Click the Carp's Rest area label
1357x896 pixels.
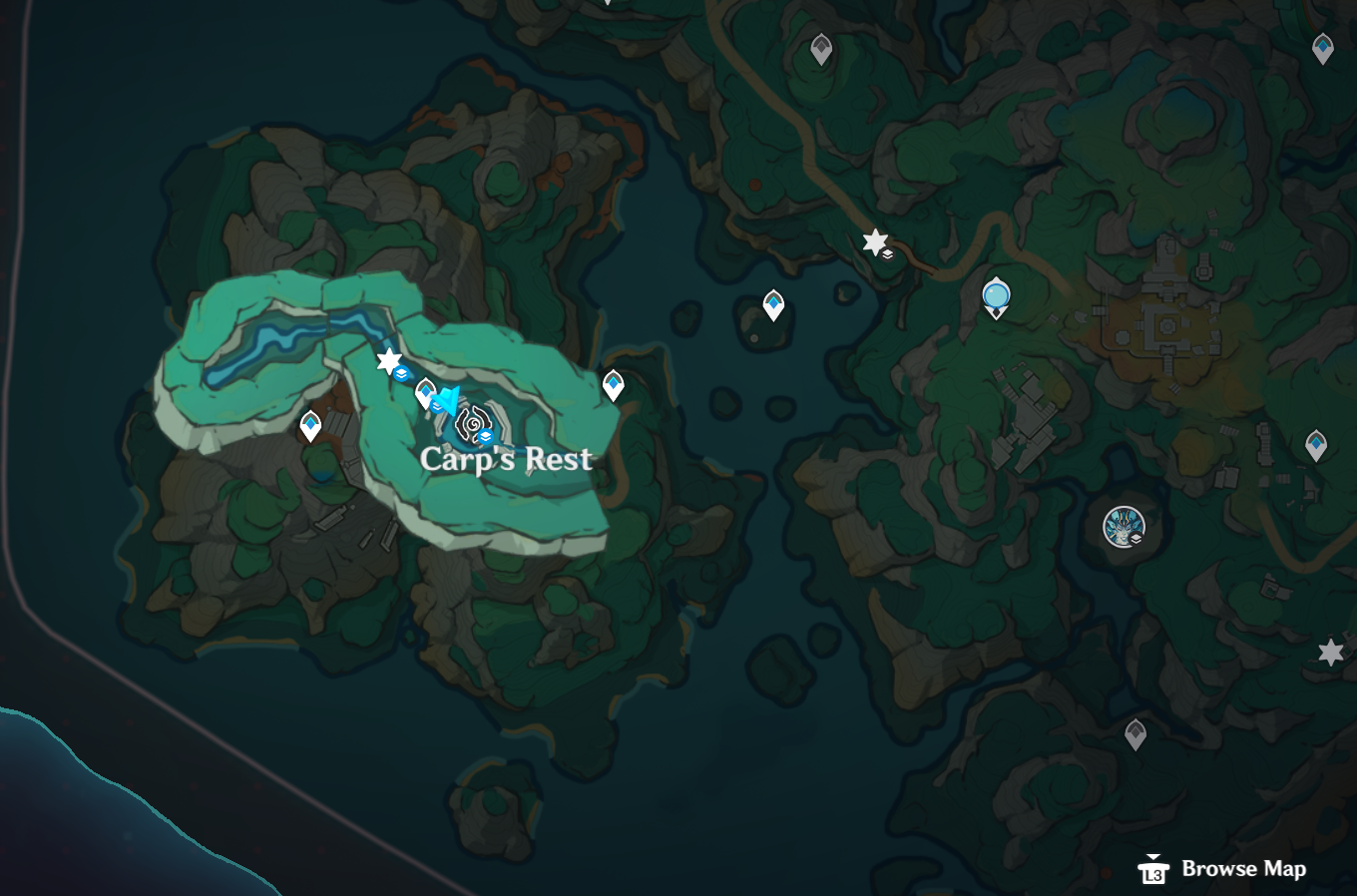coord(507,459)
